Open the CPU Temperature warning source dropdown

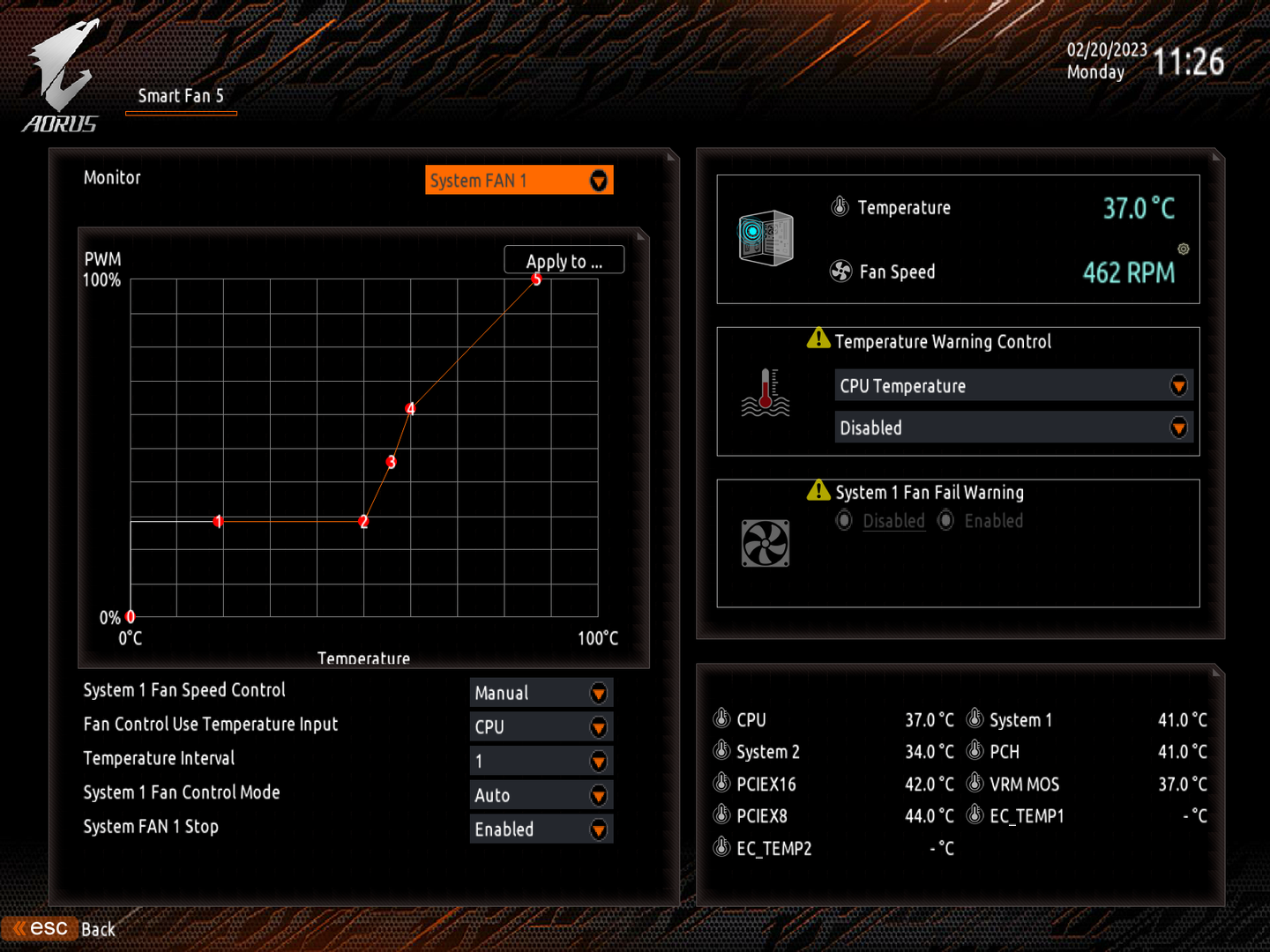(1013, 386)
